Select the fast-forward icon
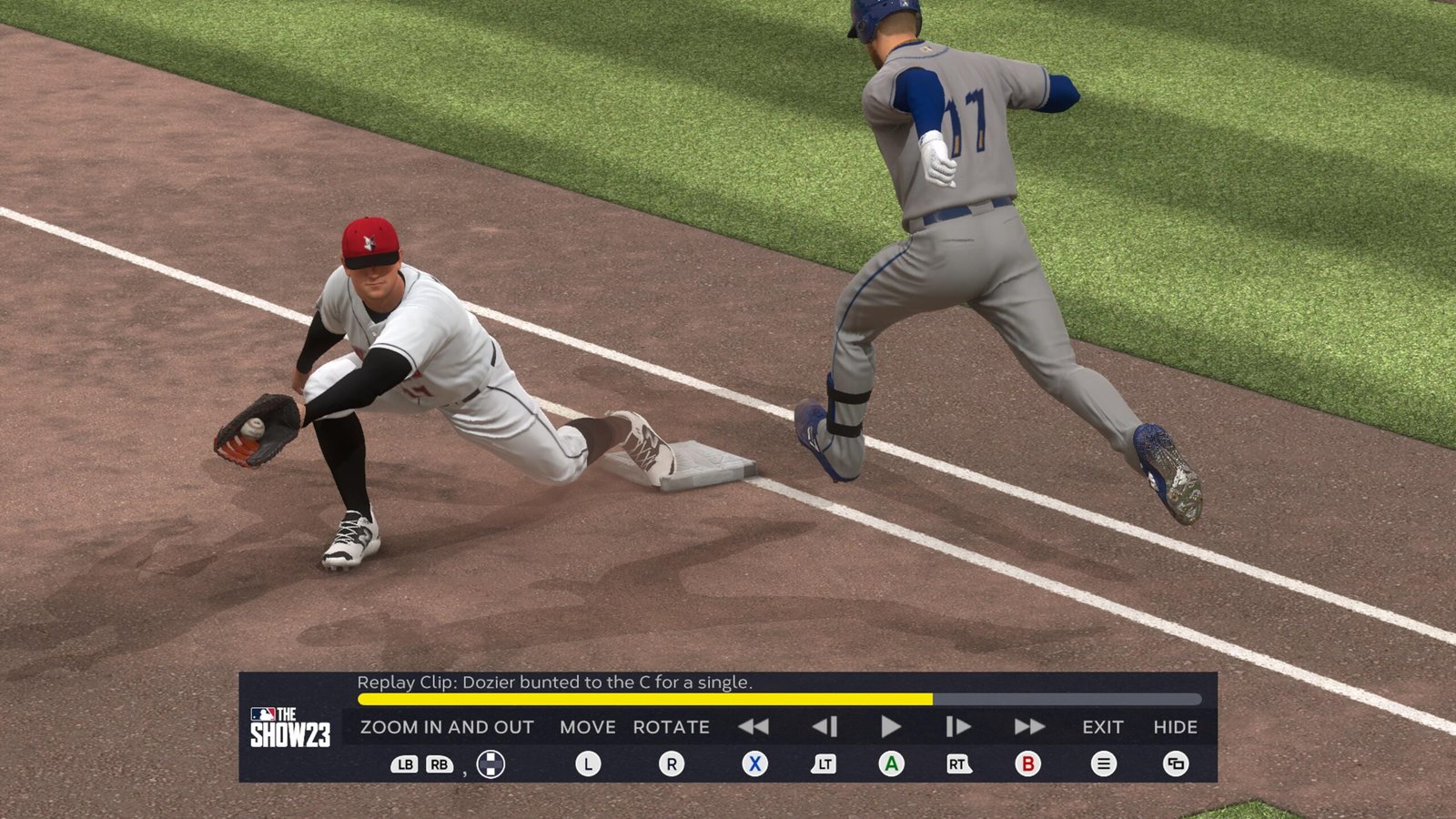 (1028, 726)
